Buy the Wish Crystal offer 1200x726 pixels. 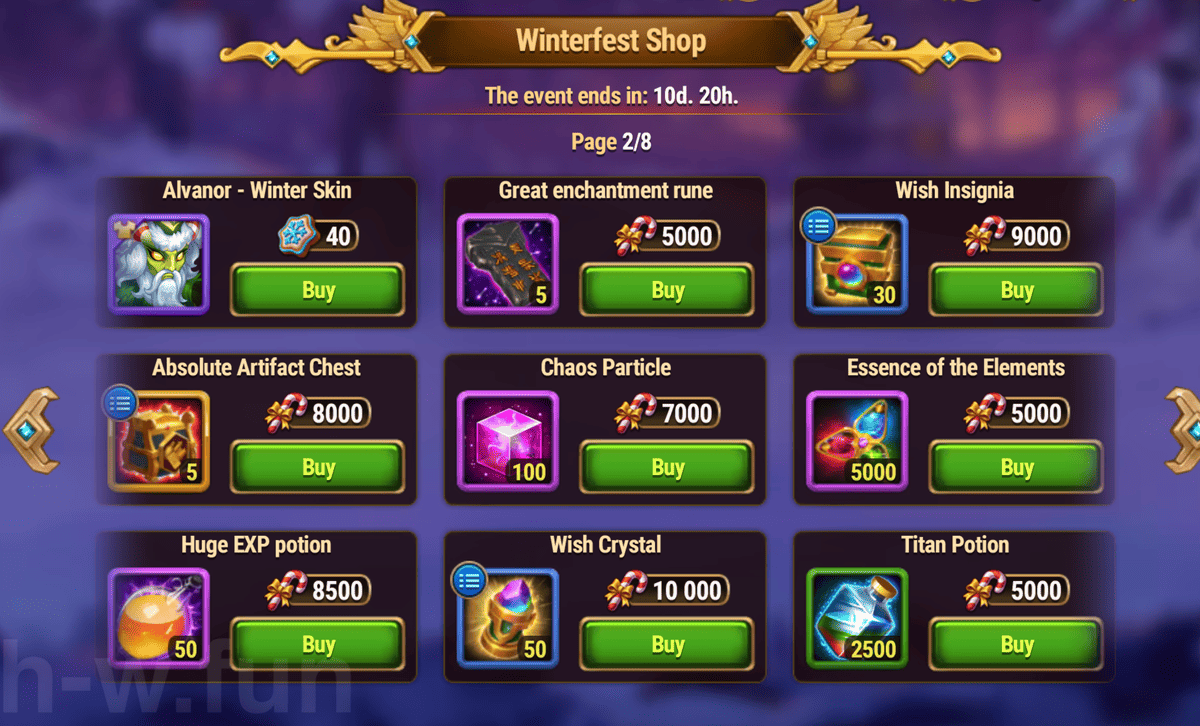pos(667,645)
